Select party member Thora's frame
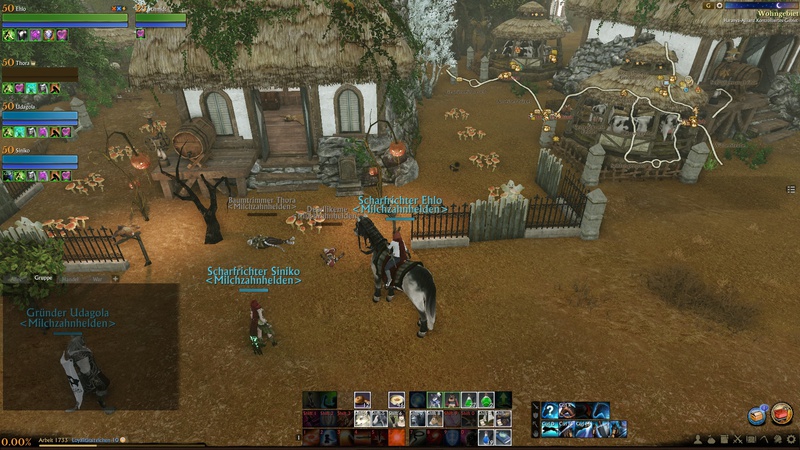 [40, 73]
